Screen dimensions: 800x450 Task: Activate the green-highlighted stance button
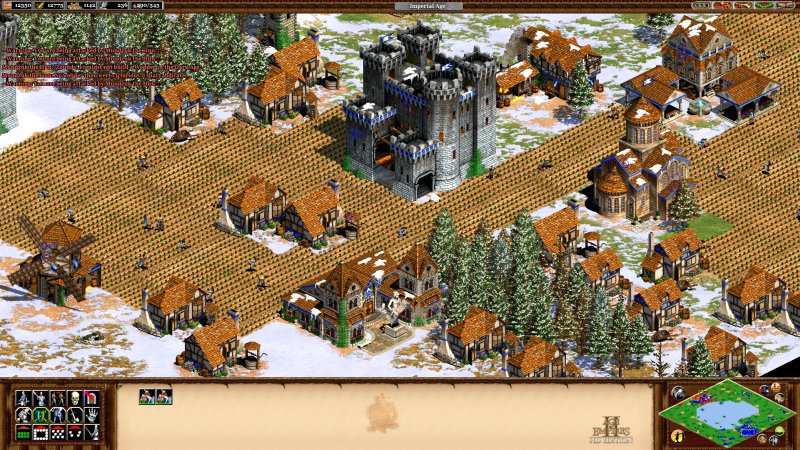pyautogui.click(x=40, y=415)
